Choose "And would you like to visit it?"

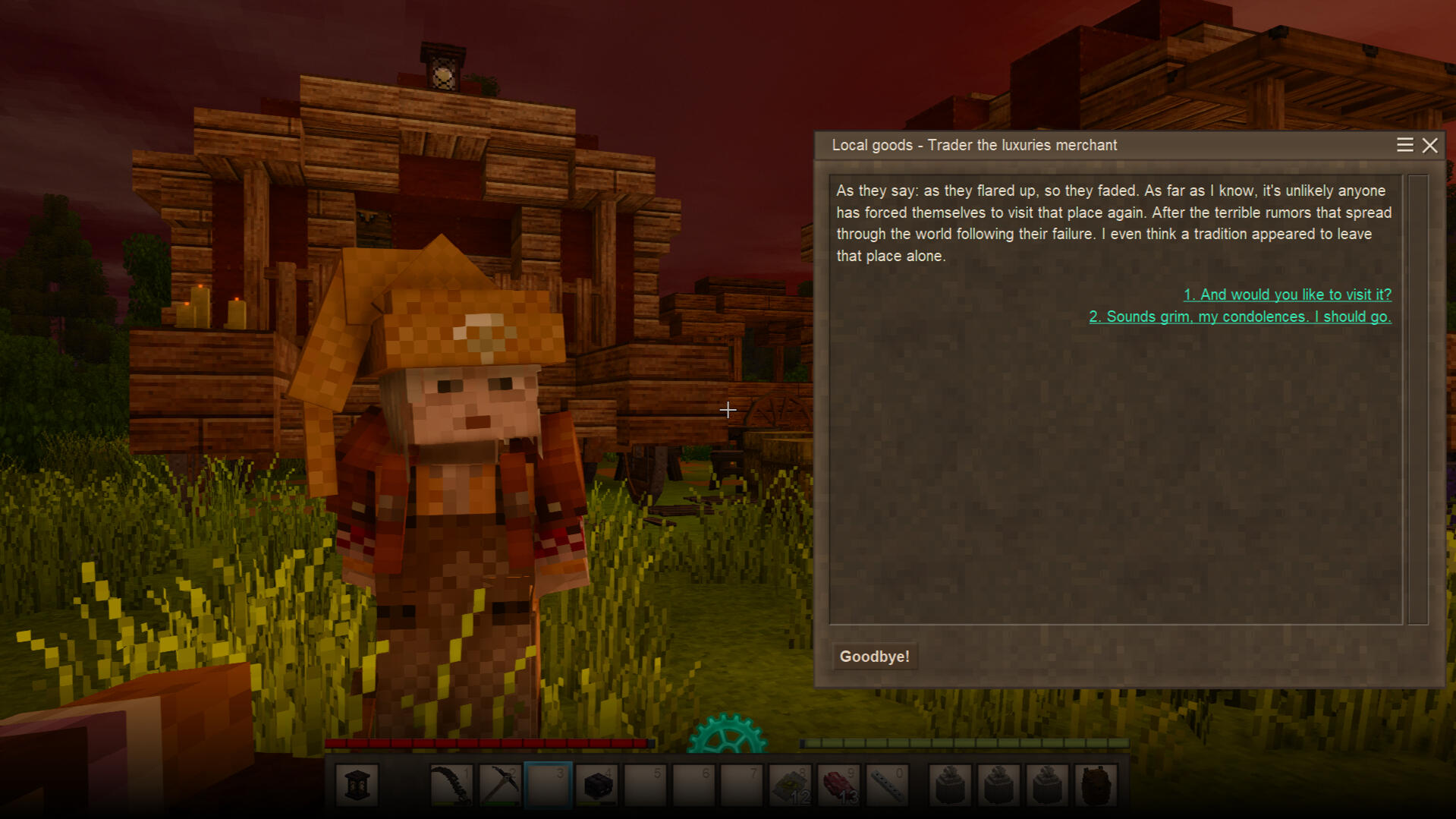click(1287, 295)
